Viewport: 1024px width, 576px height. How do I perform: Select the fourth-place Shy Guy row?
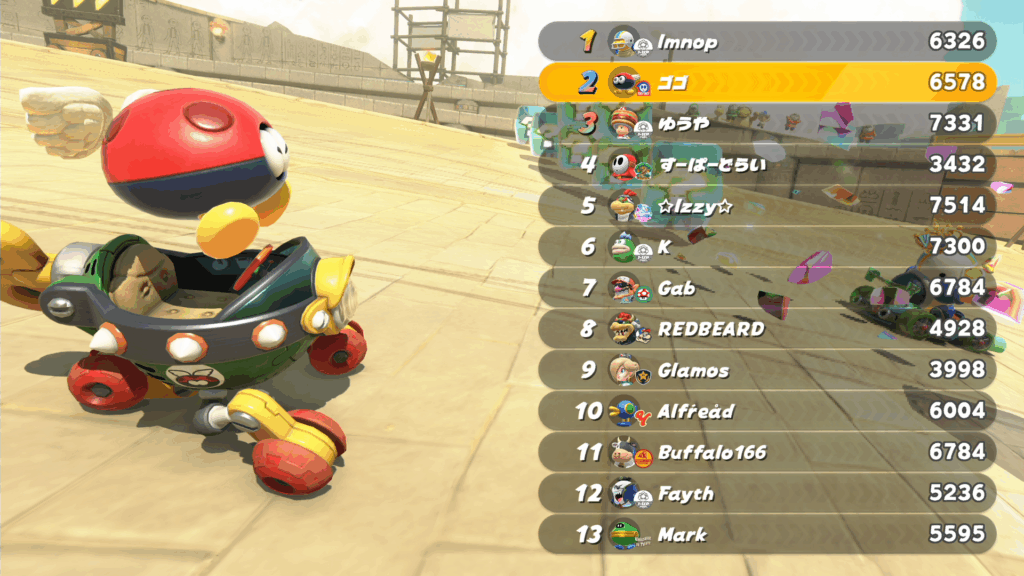pyautogui.click(x=767, y=164)
